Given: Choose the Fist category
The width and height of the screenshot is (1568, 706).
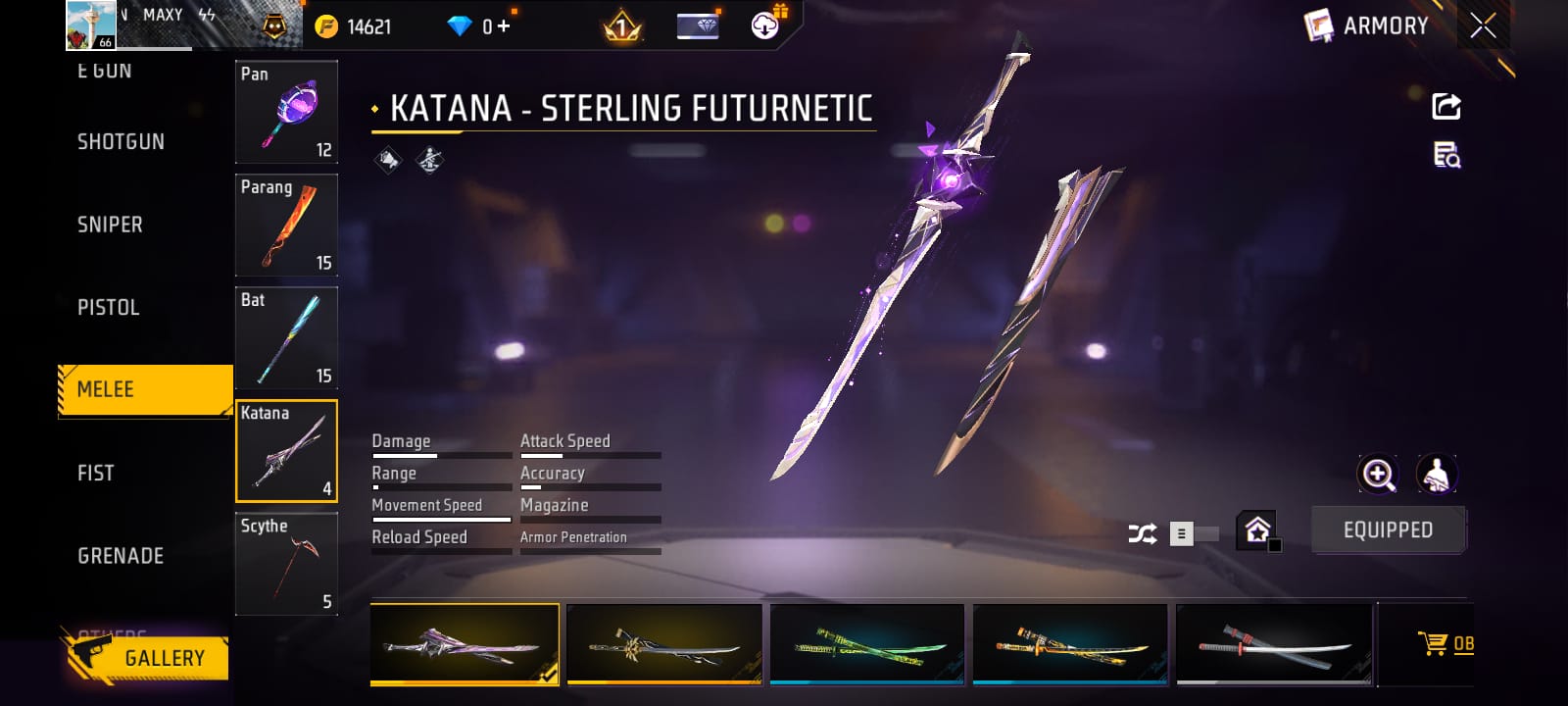Looking at the screenshot, I should pyautogui.click(x=95, y=474).
